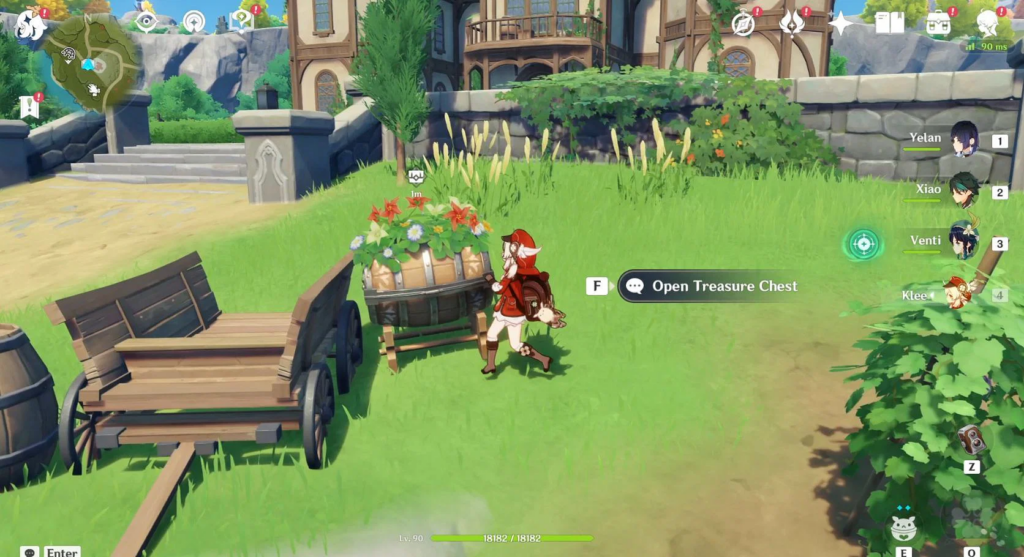Switch to party member Xiao
Screen dimensions: 1024x557
coord(964,190)
